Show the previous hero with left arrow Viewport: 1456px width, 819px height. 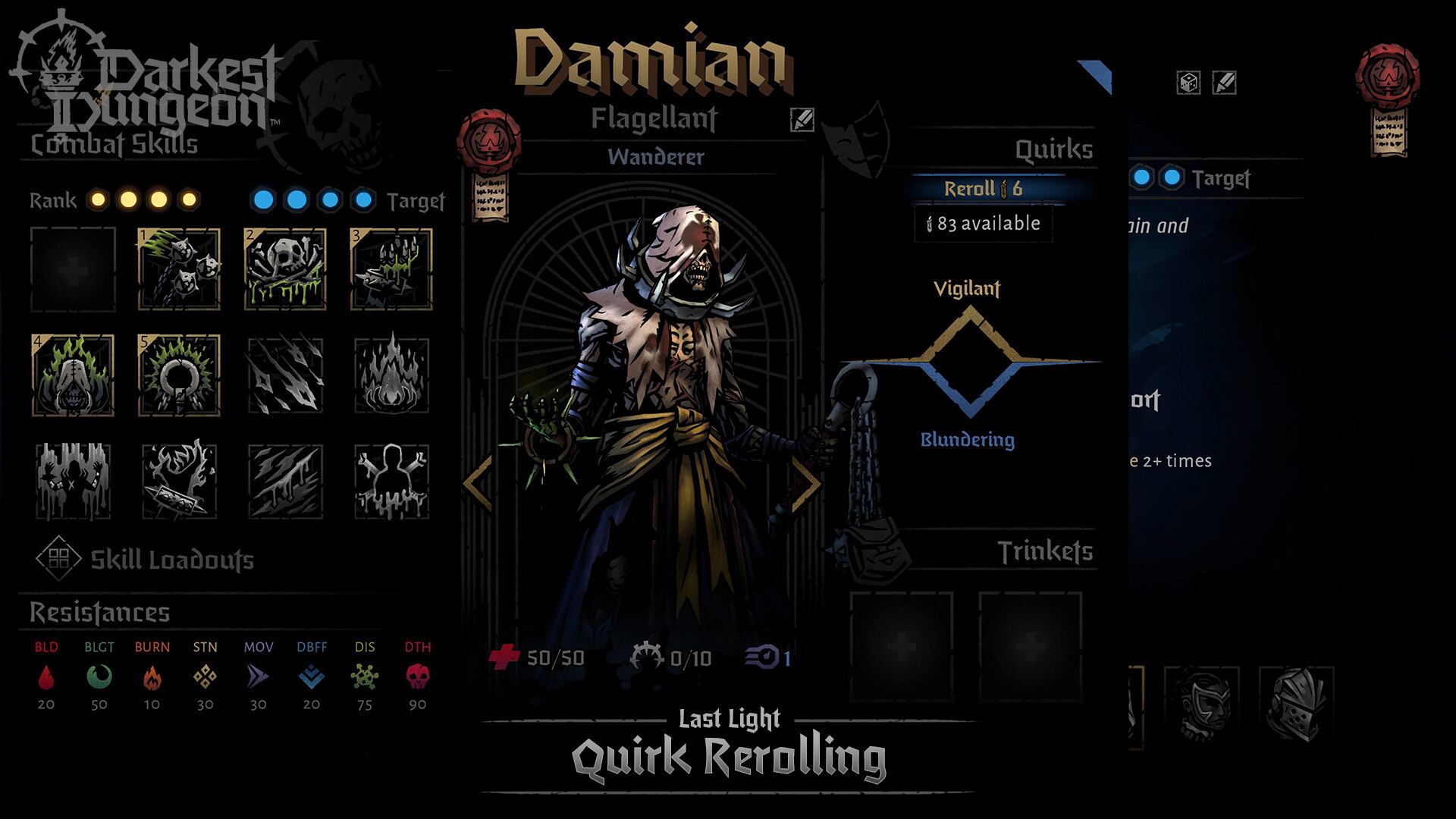(479, 483)
